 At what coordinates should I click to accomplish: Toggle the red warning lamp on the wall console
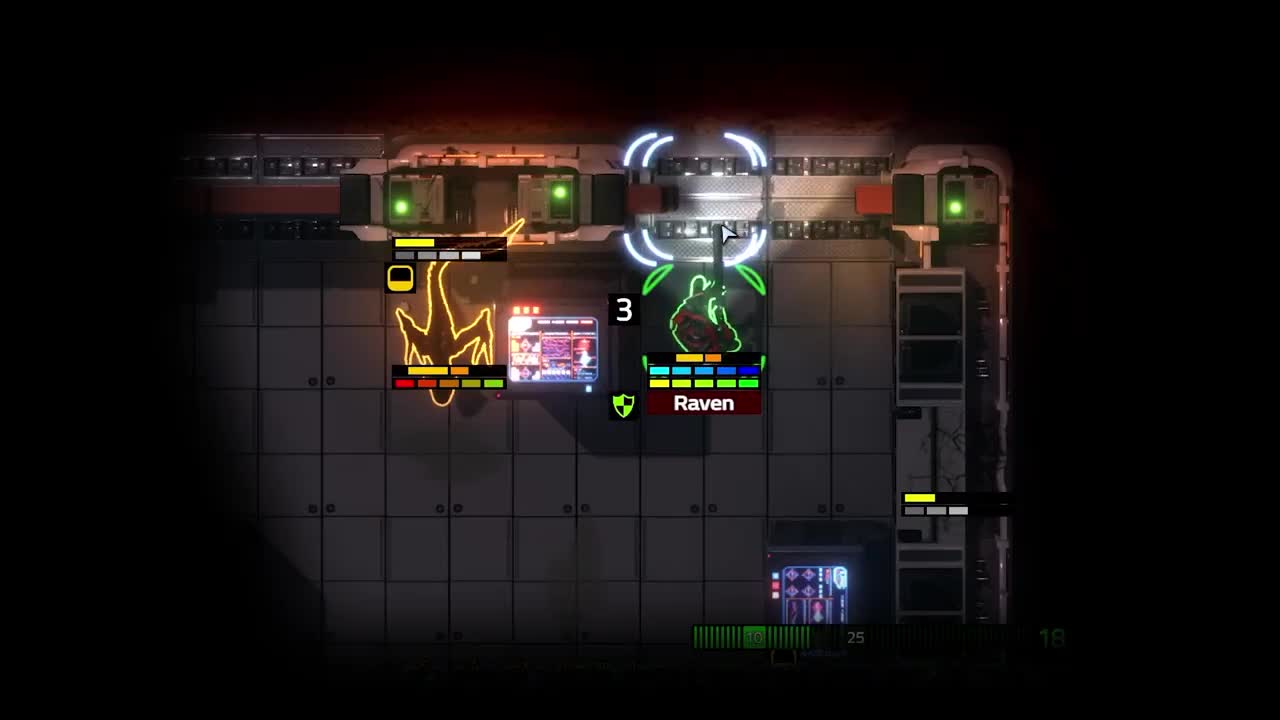tap(525, 309)
